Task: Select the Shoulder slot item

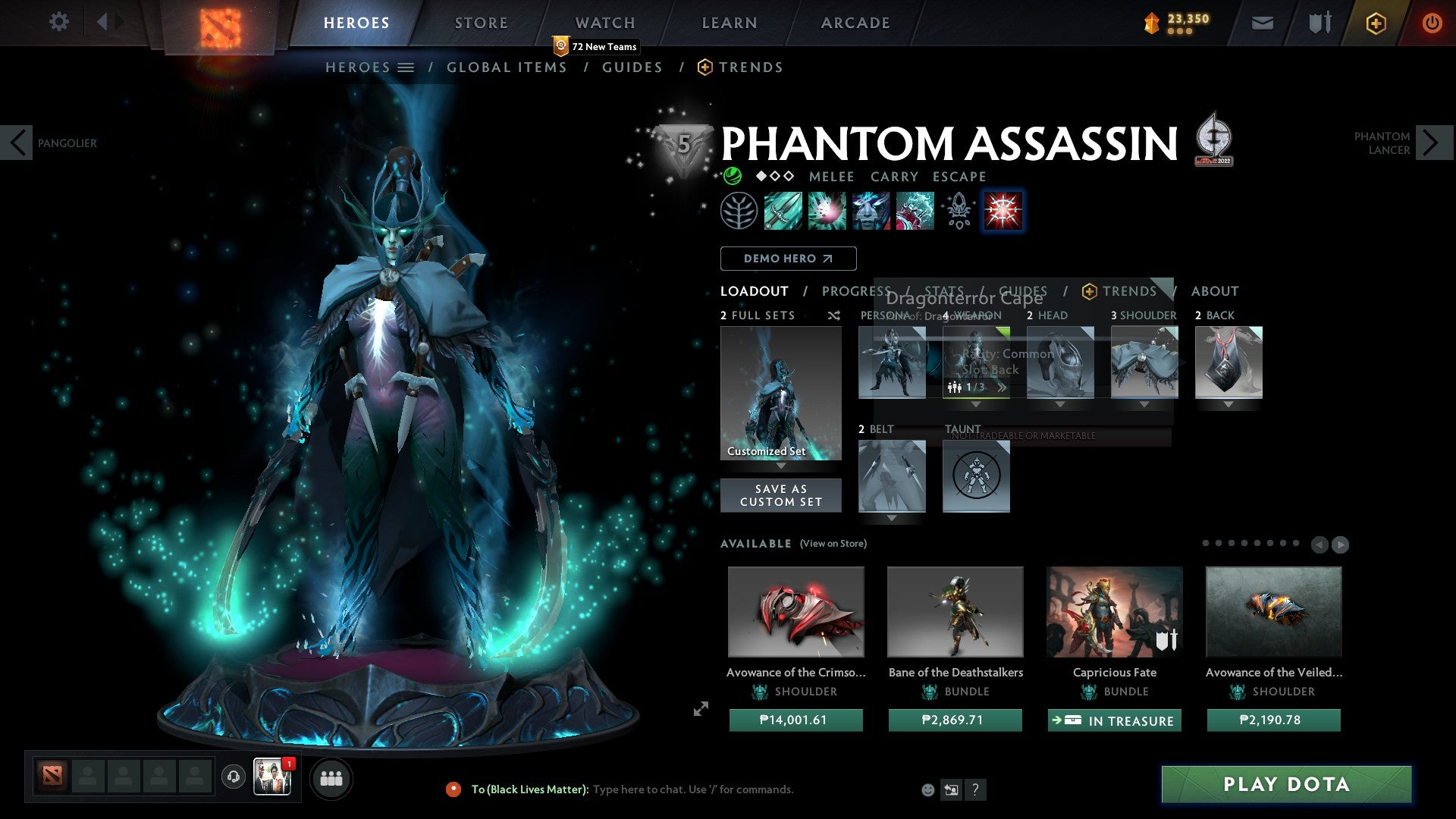Action: (x=1144, y=362)
